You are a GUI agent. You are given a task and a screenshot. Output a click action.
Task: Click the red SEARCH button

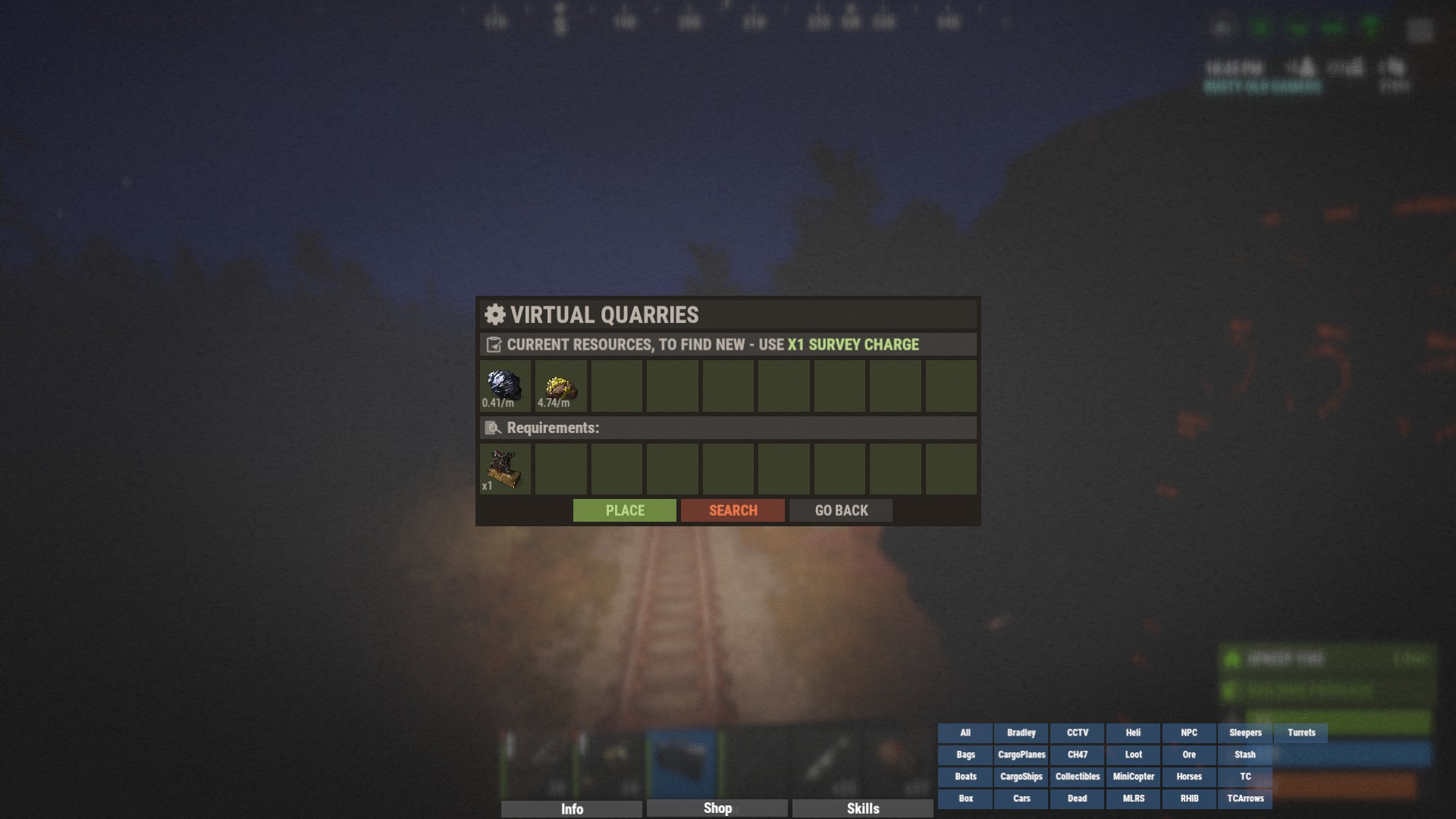[733, 510]
